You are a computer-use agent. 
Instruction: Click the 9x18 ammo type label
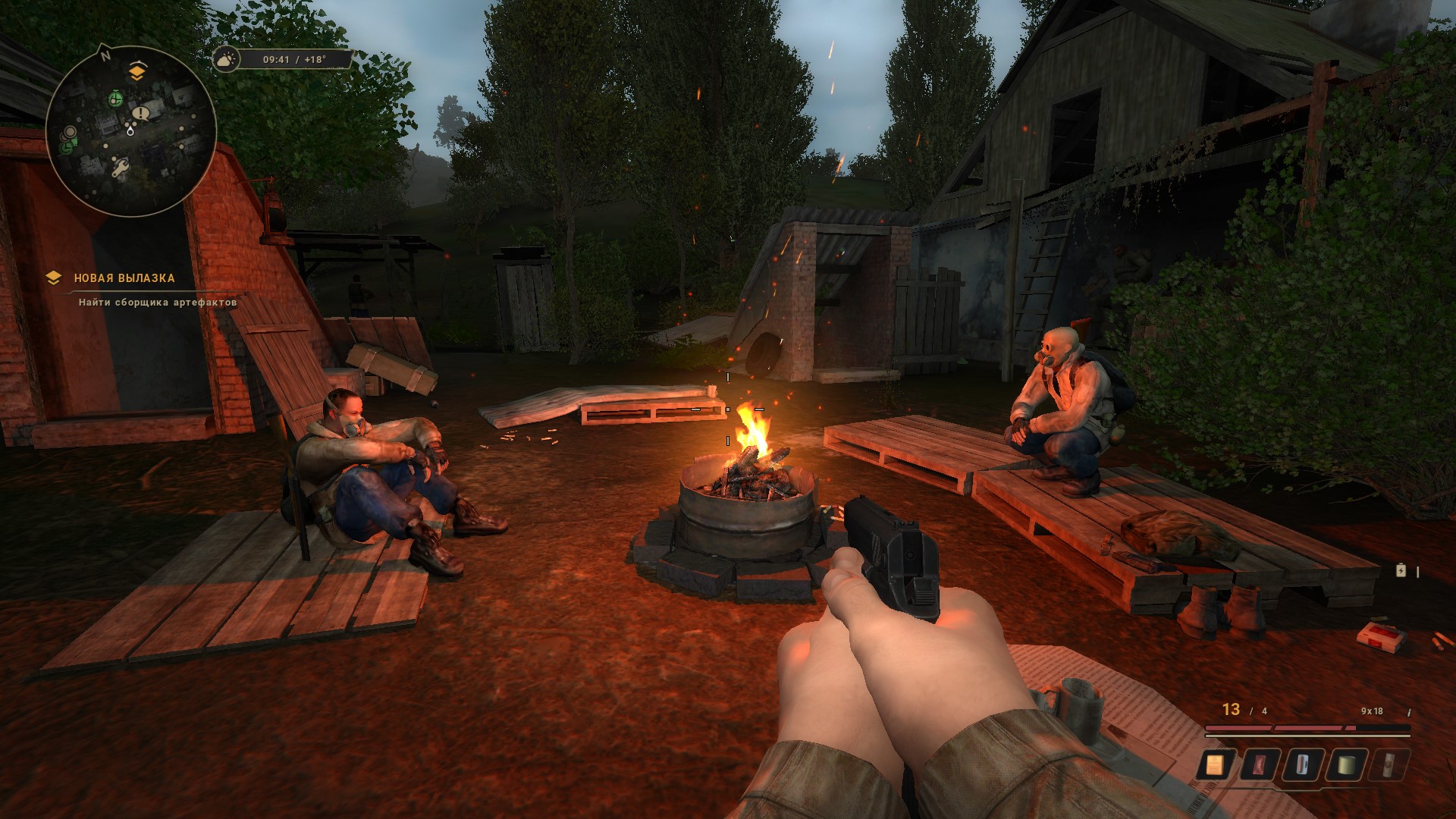pyautogui.click(x=1372, y=711)
